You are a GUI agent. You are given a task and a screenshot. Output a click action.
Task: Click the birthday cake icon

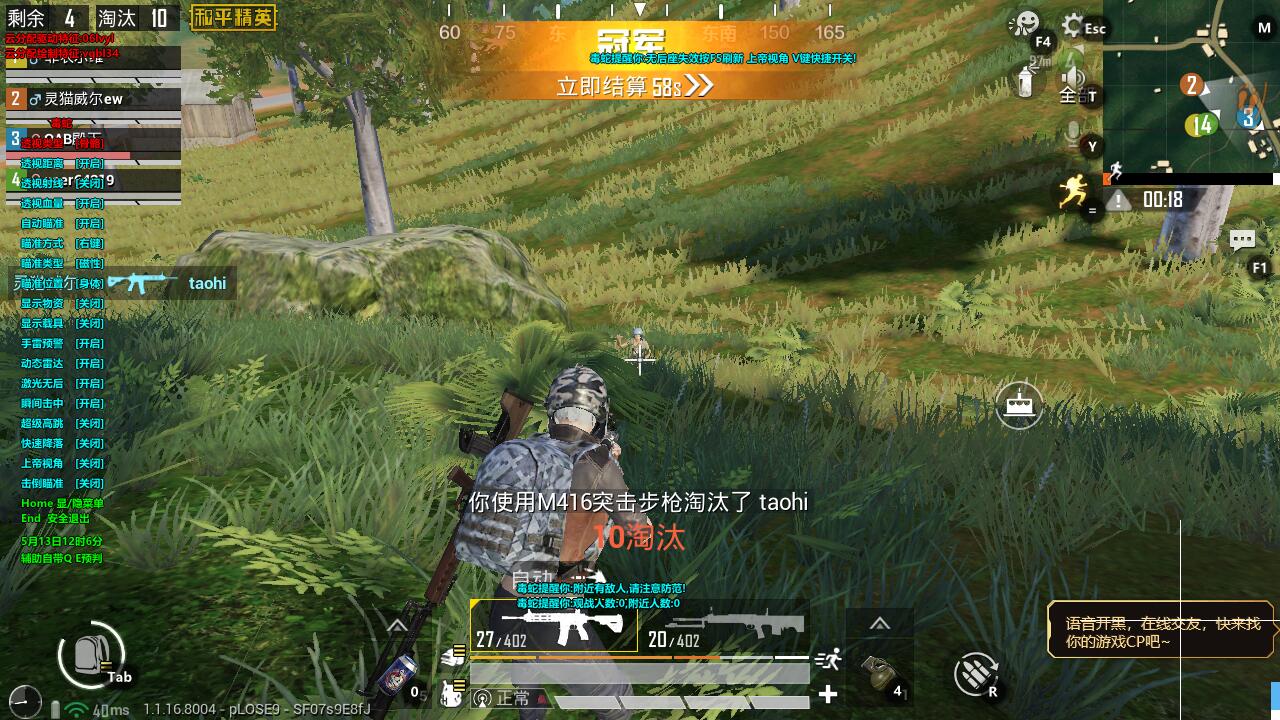click(x=1019, y=405)
